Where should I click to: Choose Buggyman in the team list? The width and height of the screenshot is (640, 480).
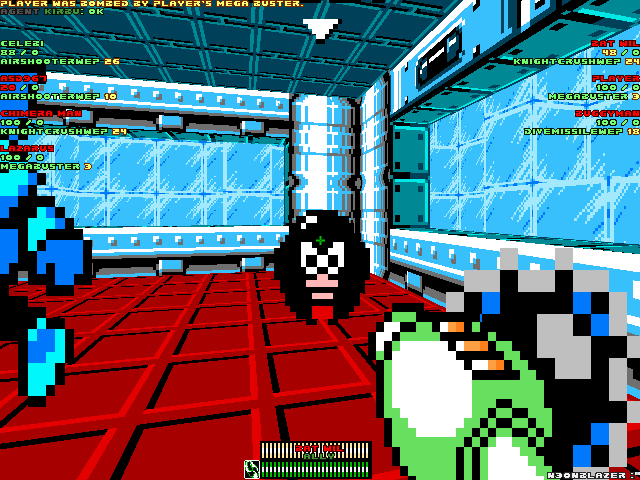607,113
